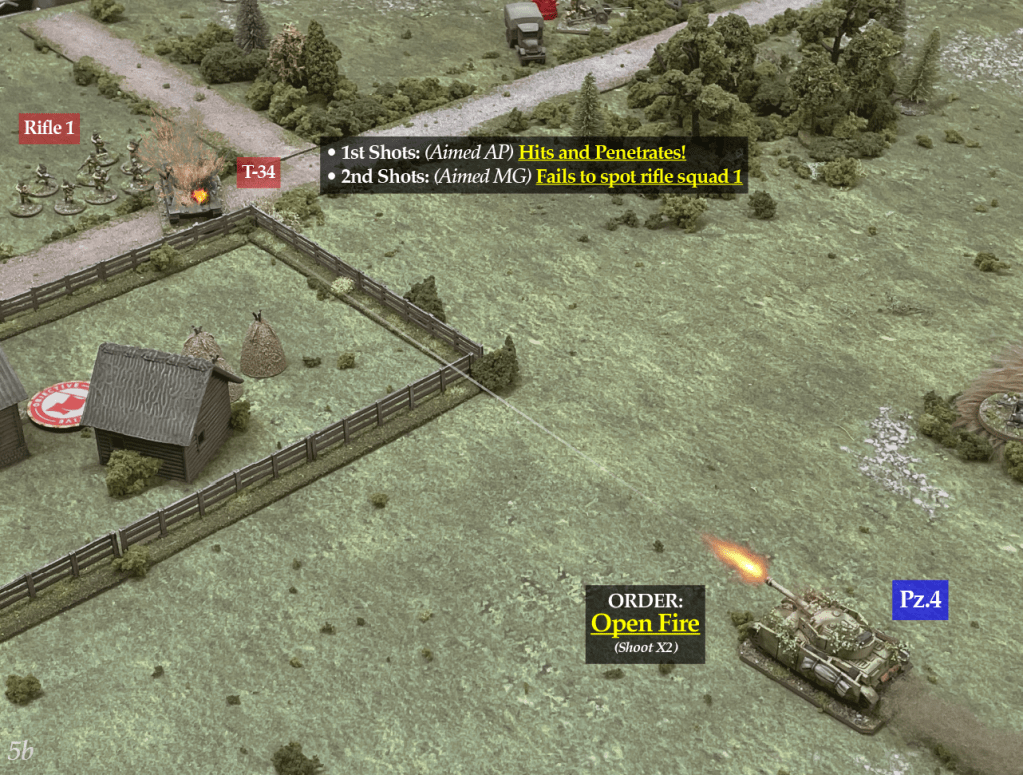Click the red T-34 unit label
This screenshot has height=775, width=1023.
258,172
